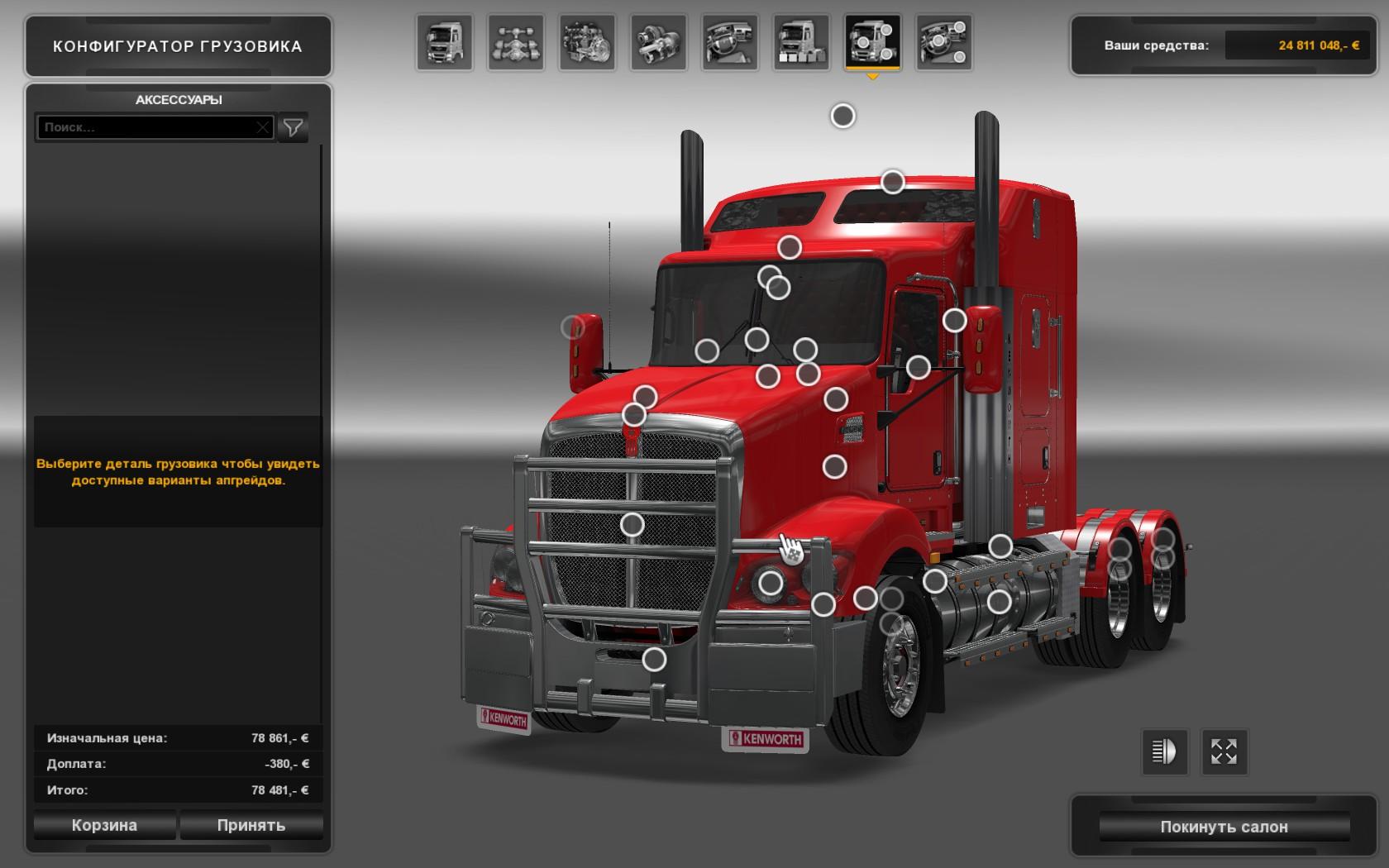Select the accessory node on the lower bull bar

(654, 659)
